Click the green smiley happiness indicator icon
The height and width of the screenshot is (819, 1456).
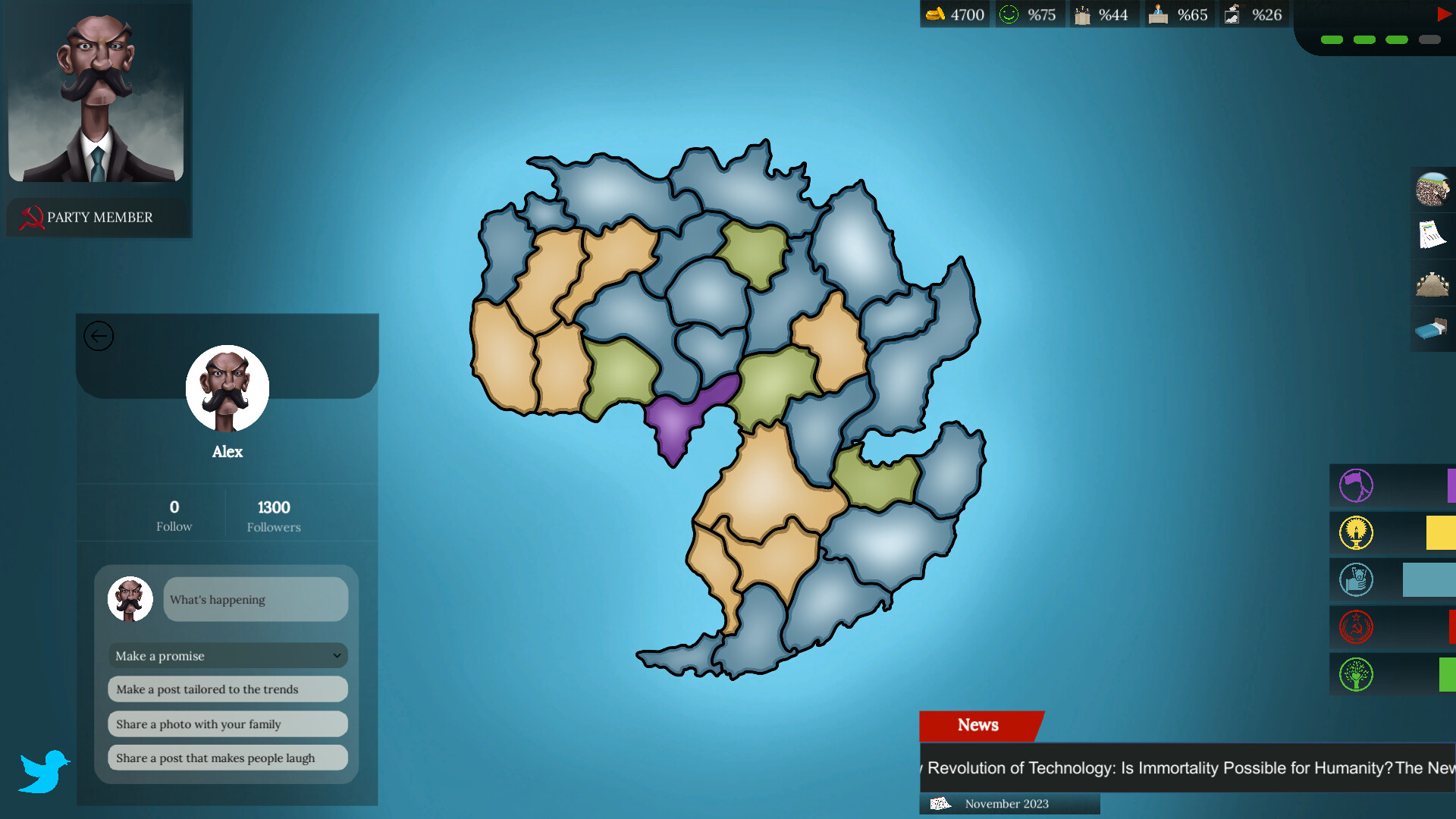[1009, 14]
